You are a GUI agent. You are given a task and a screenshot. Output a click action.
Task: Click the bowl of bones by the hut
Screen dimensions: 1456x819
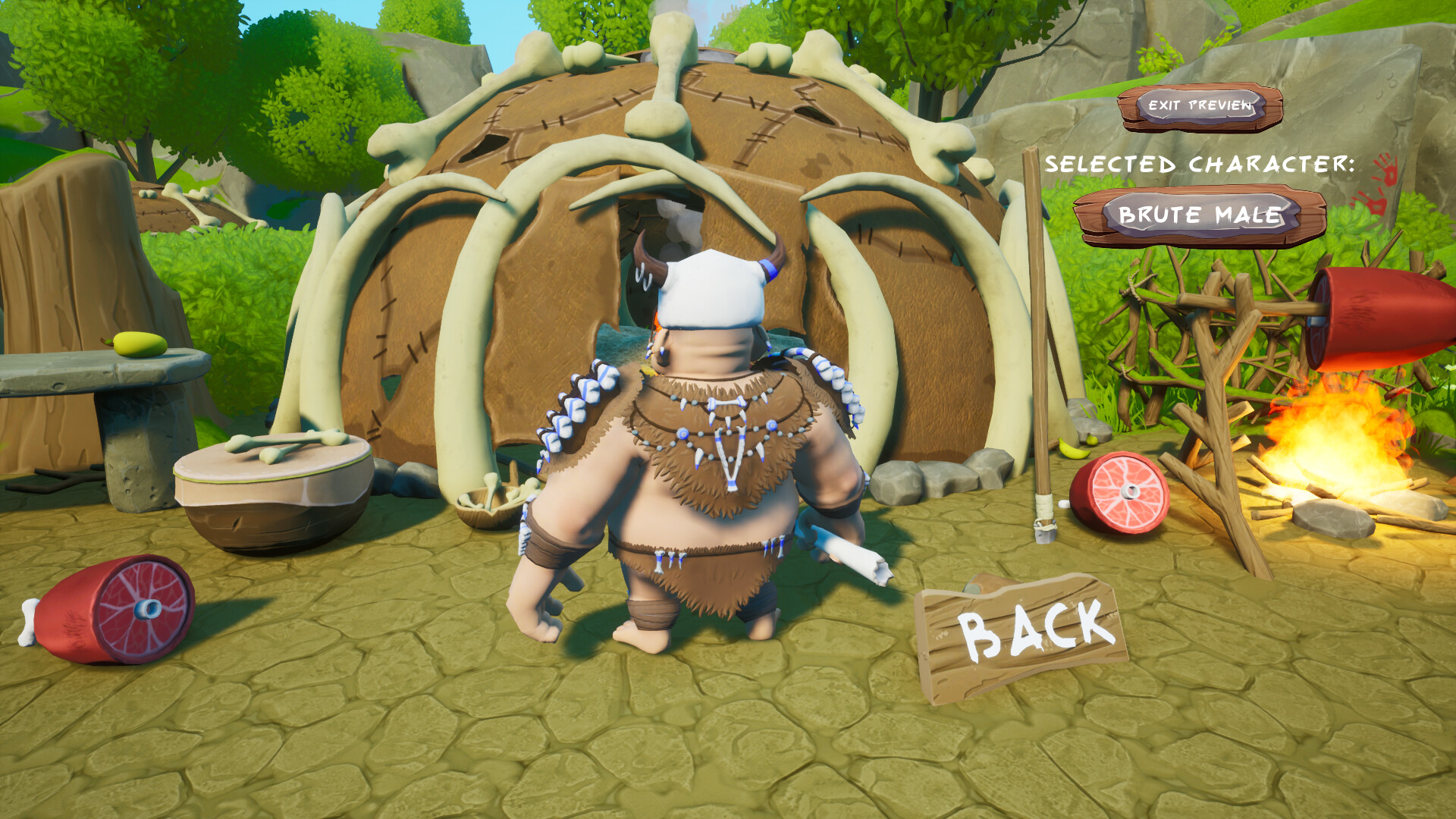[x=489, y=500]
